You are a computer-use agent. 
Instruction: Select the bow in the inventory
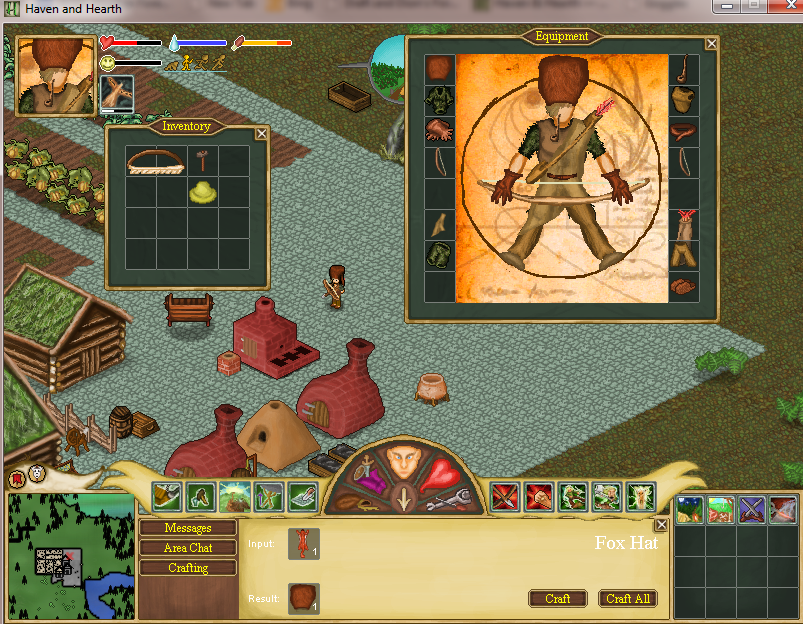click(156, 162)
